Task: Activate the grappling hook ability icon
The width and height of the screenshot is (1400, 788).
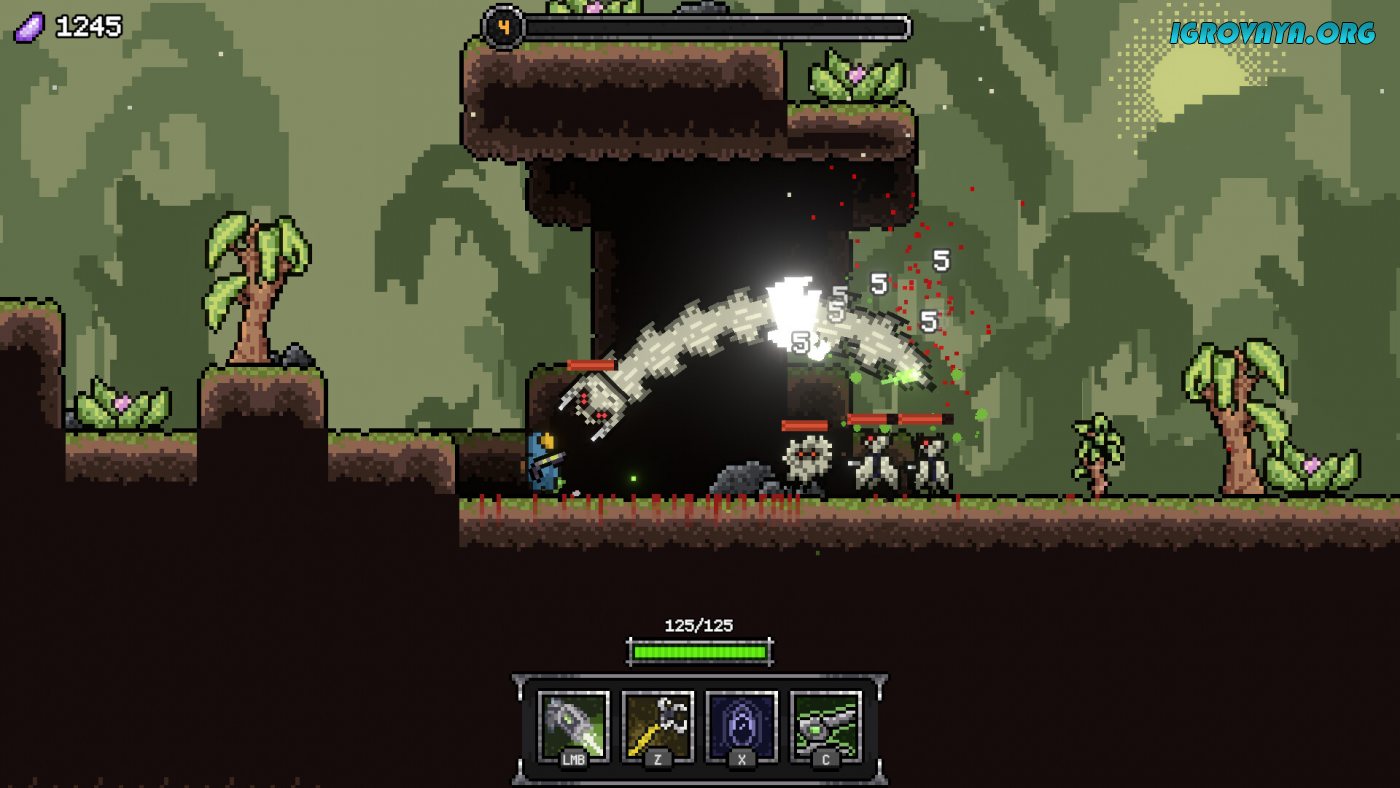Action: tap(657, 726)
